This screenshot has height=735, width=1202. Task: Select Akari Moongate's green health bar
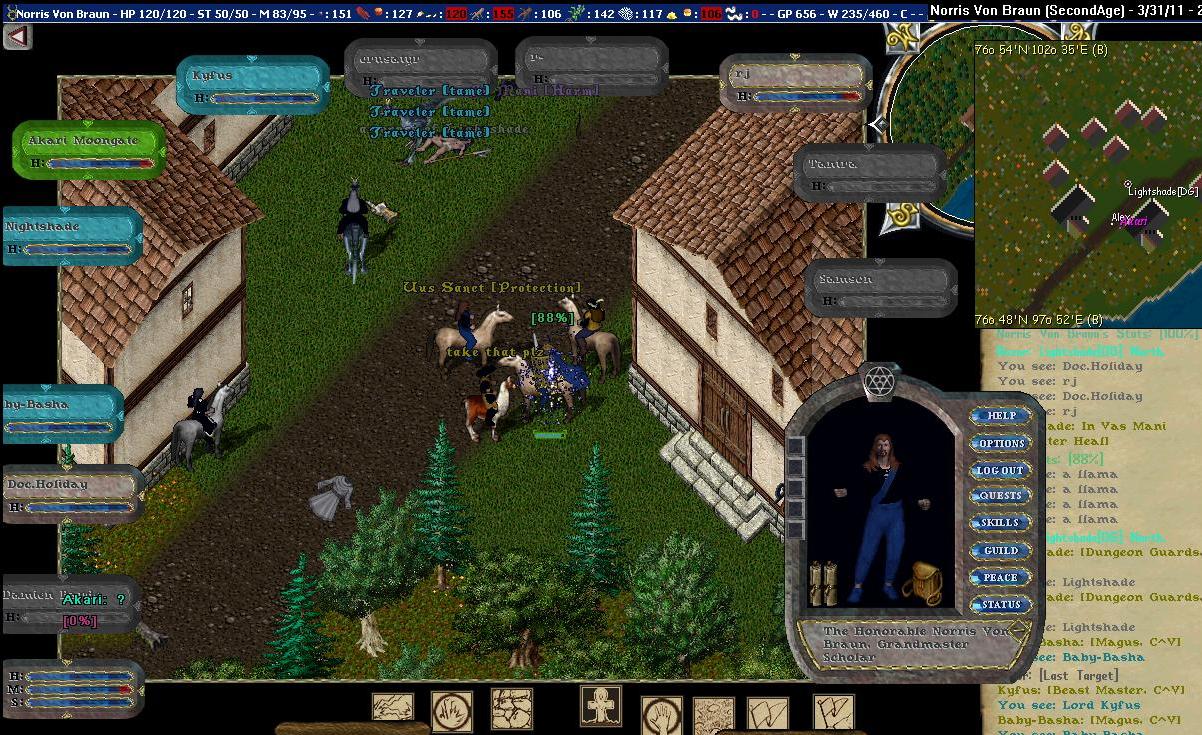pos(88,150)
